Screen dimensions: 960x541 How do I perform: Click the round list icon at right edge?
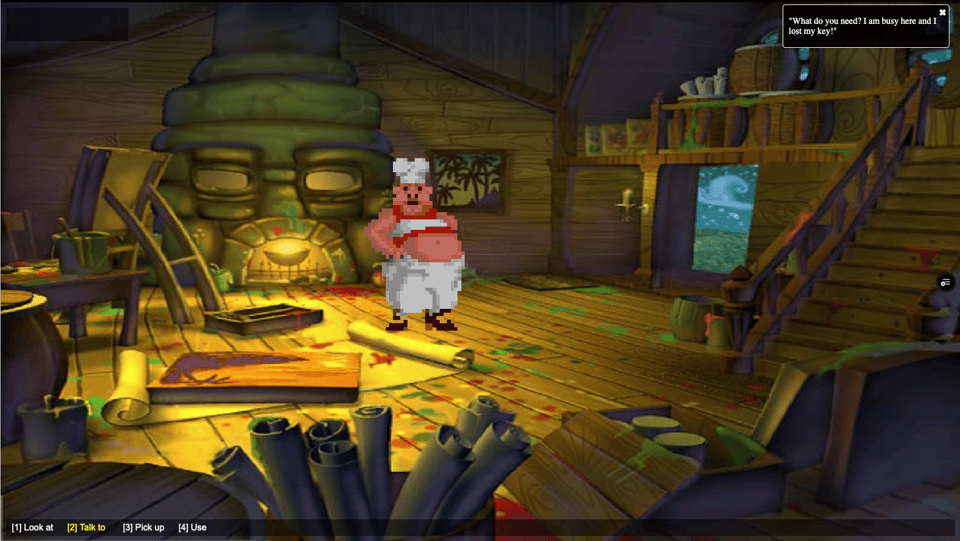click(x=946, y=283)
